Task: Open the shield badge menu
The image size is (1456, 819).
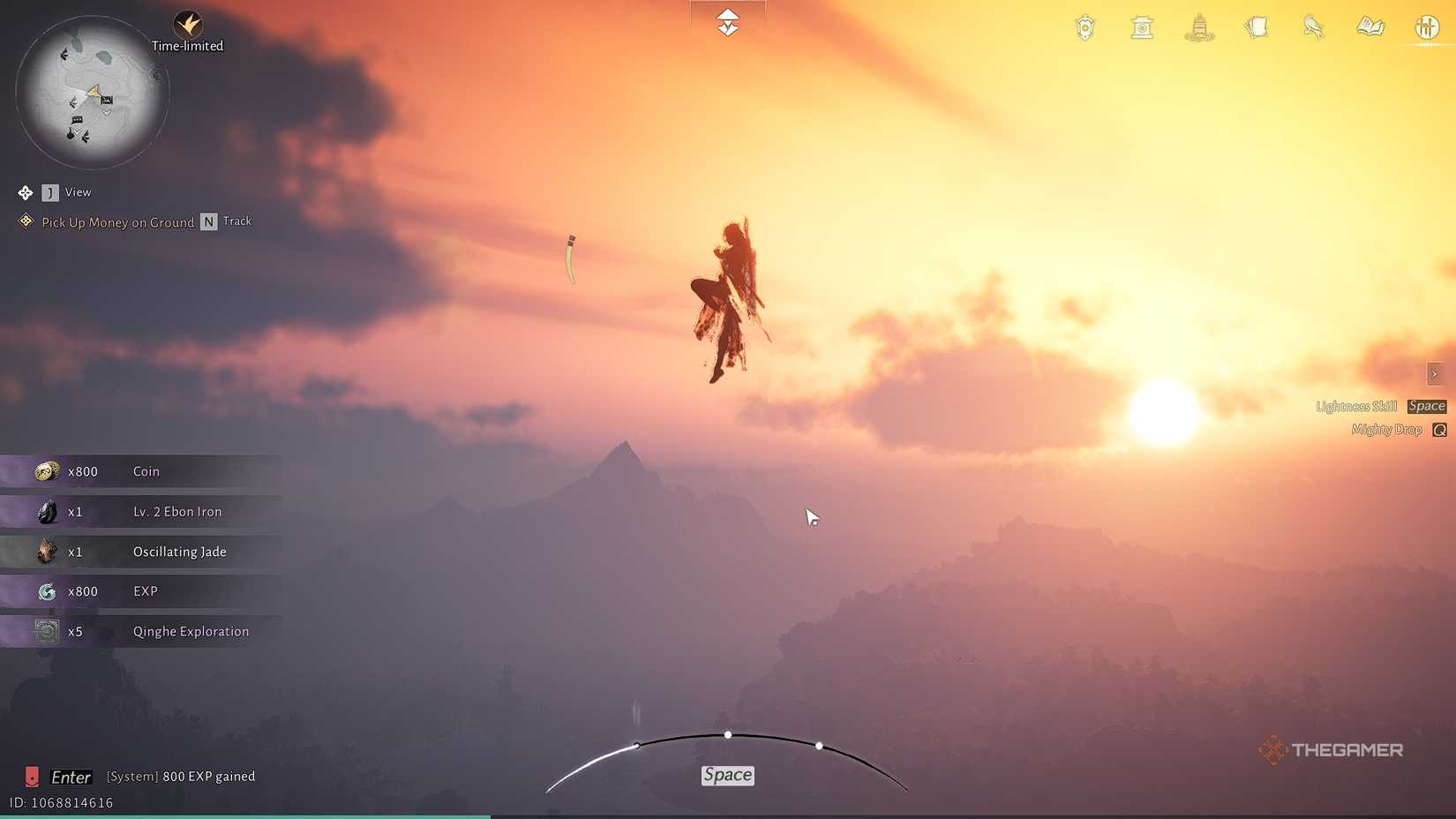Action: click(1084, 27)
